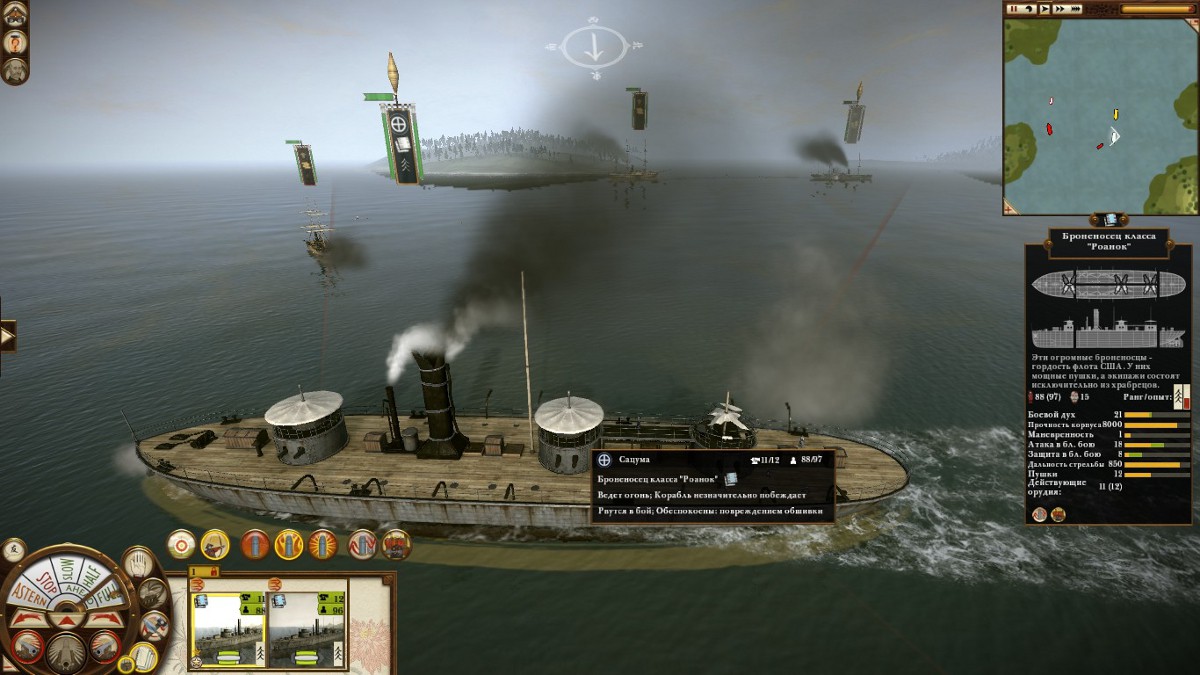
Task: Select the first Roanoke ironclad unit card
Action: (229, 629)
